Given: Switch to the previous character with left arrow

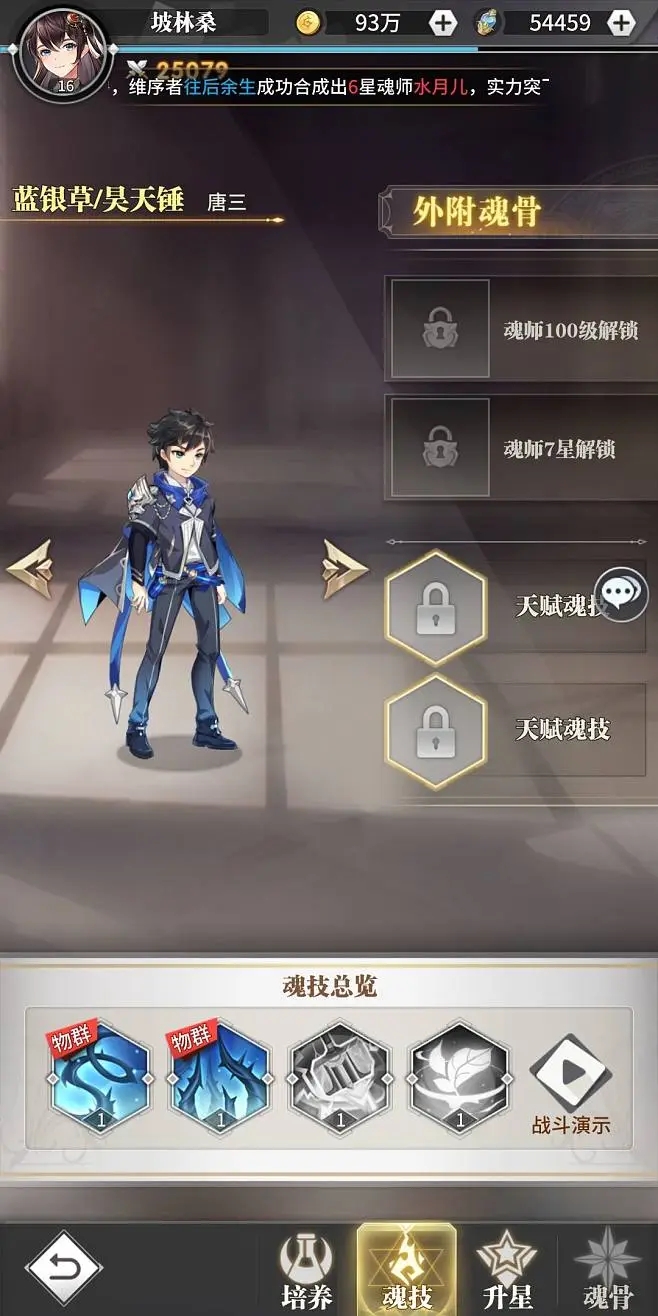Looking at the screenshot, I should [30, 569].
